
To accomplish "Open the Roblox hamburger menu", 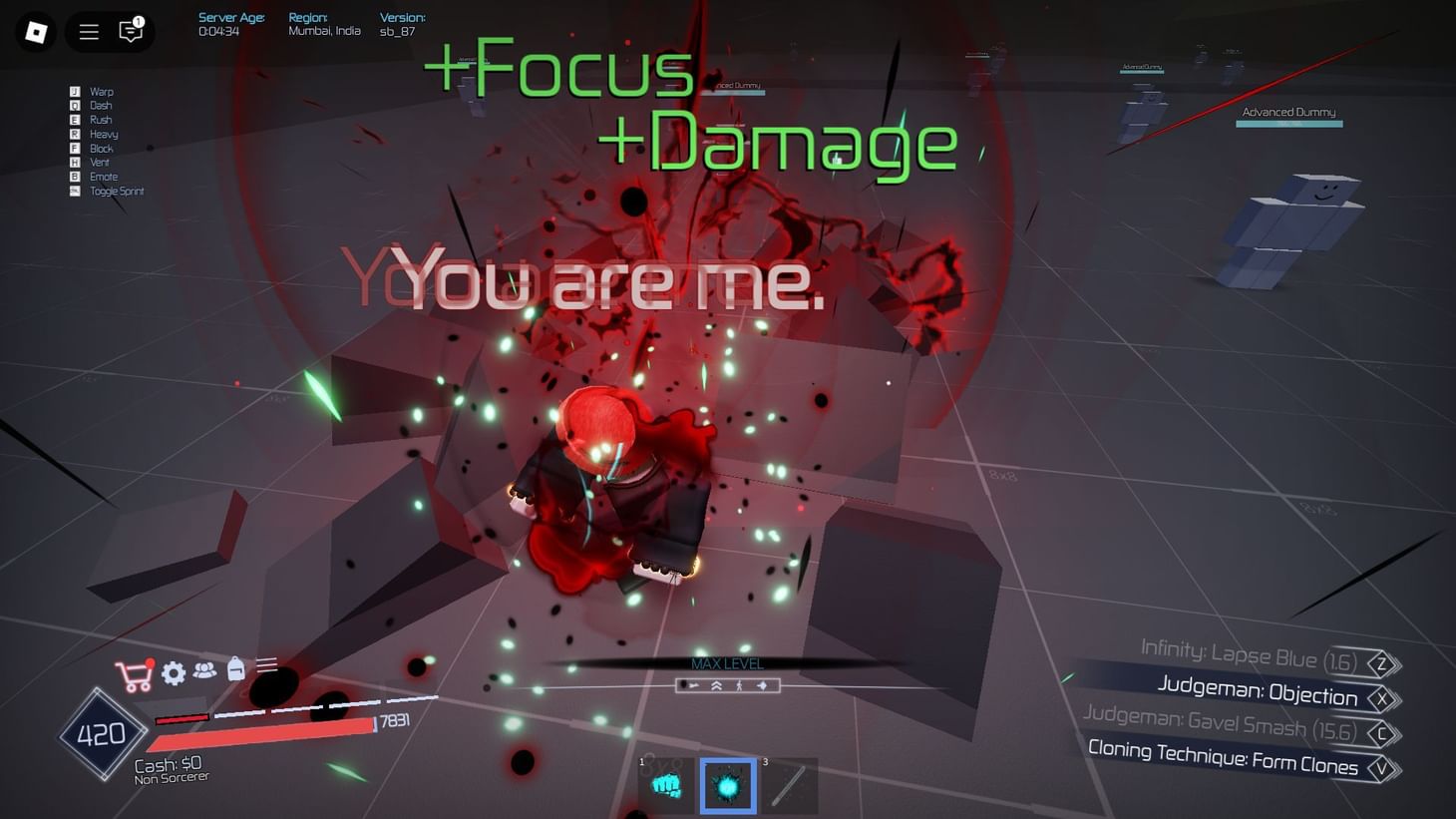I will (88, 31).
